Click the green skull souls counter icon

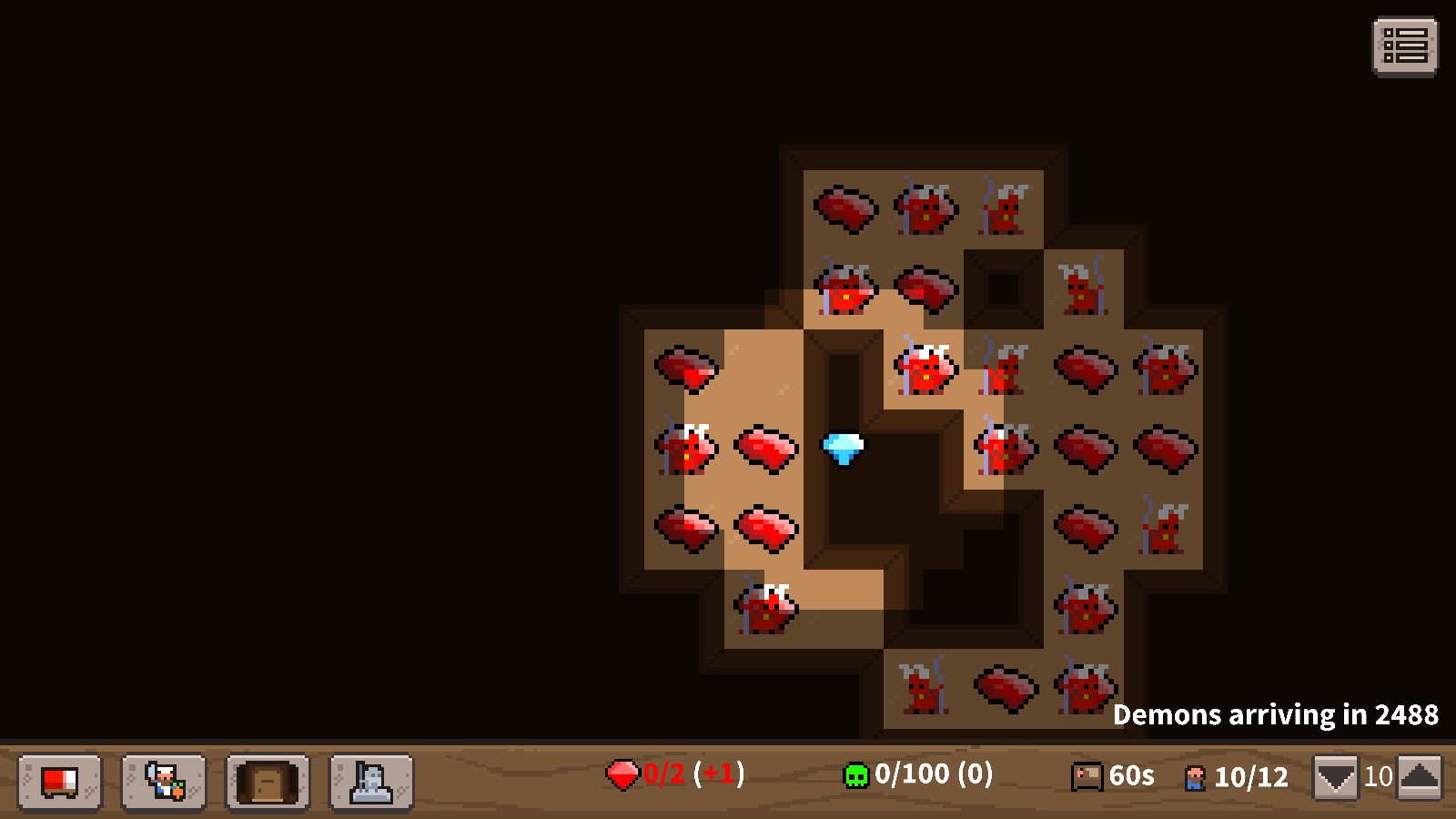855,775
